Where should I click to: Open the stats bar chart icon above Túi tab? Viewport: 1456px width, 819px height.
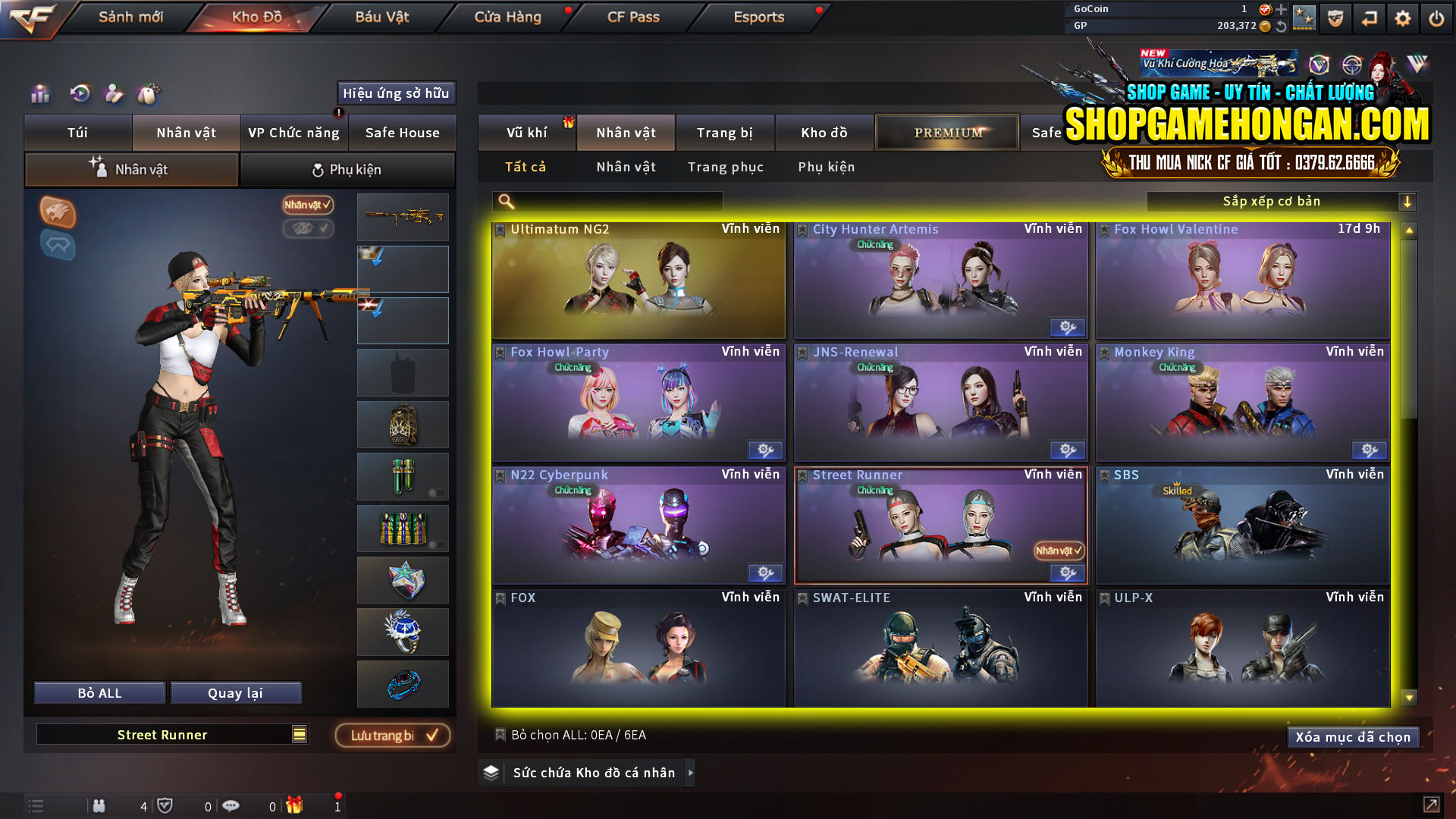tap(39, 94)
